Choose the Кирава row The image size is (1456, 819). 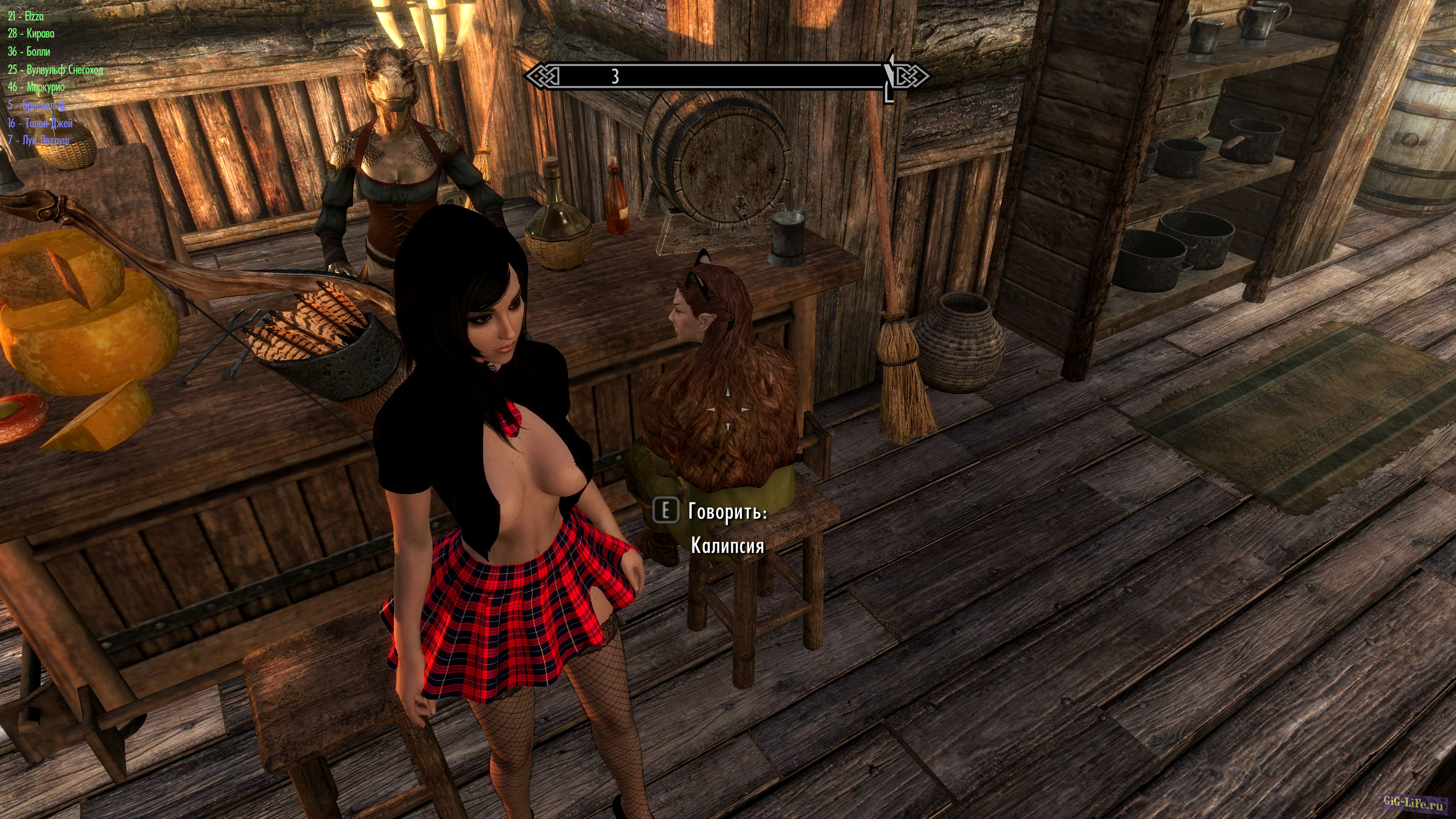[x=31, y=34]
